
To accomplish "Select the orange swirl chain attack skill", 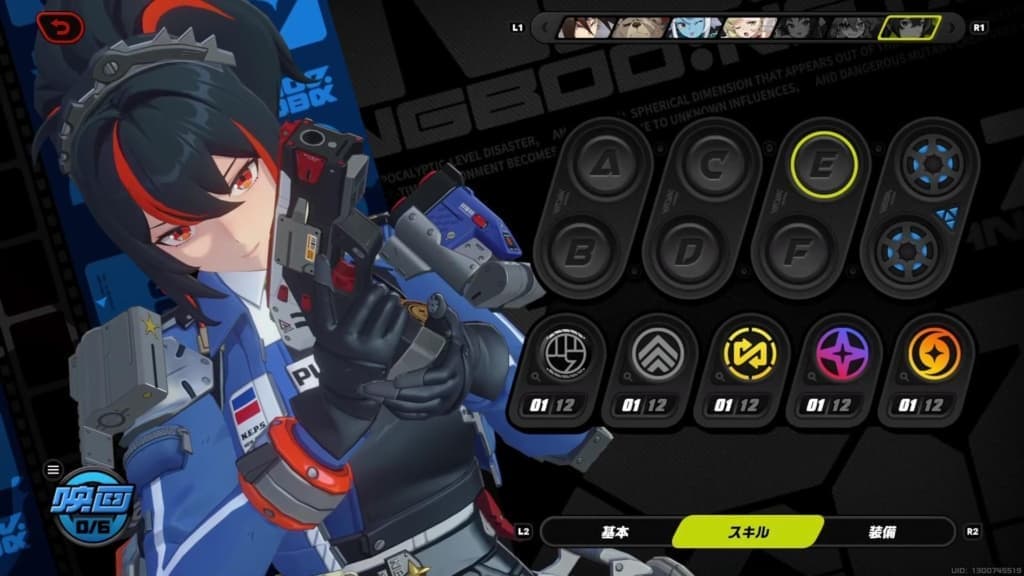I will [933, 355].
